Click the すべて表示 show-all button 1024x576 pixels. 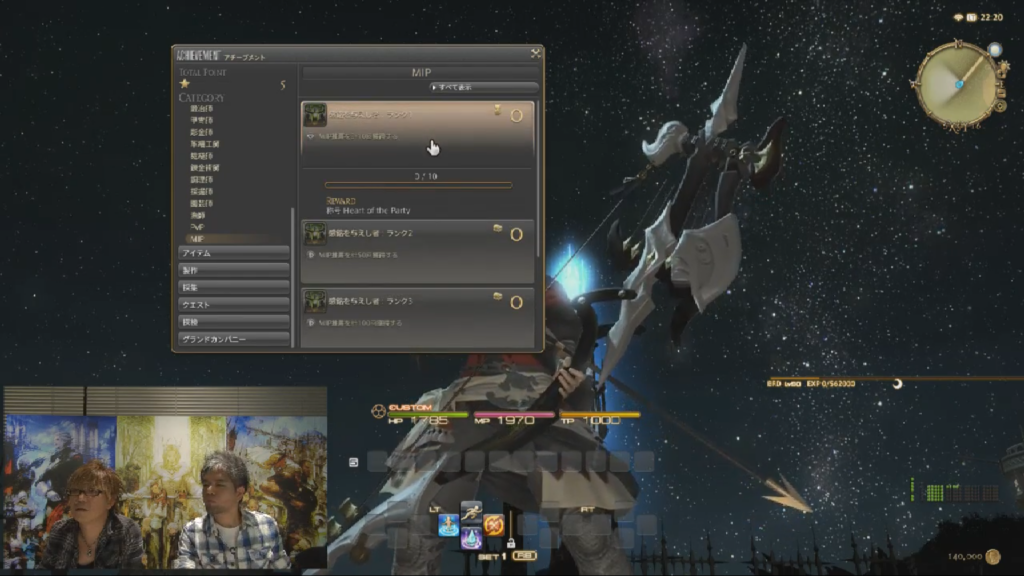(453, 87)
